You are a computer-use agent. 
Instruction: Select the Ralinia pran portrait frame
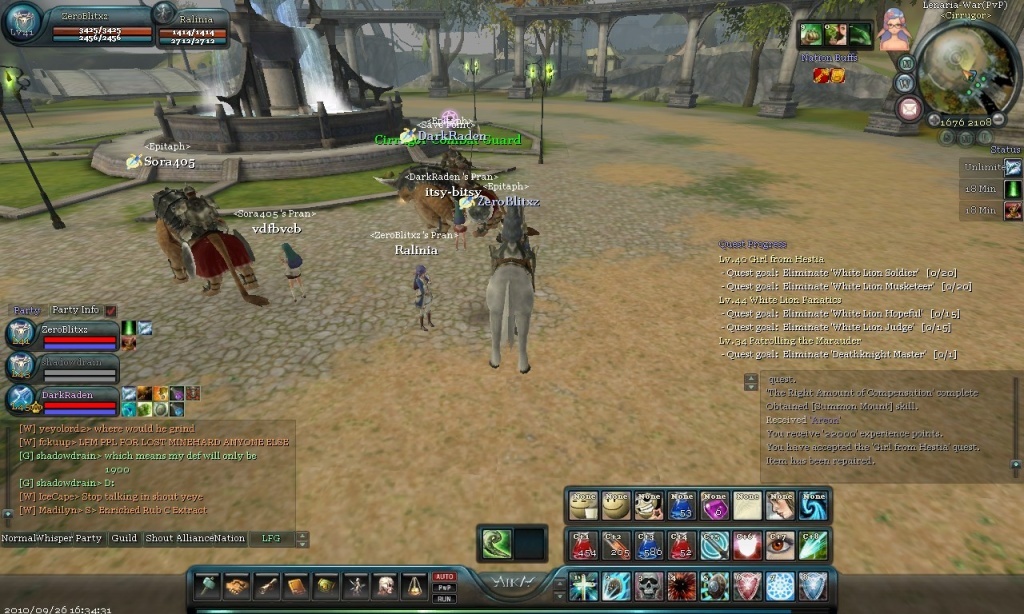click(190, 26)
